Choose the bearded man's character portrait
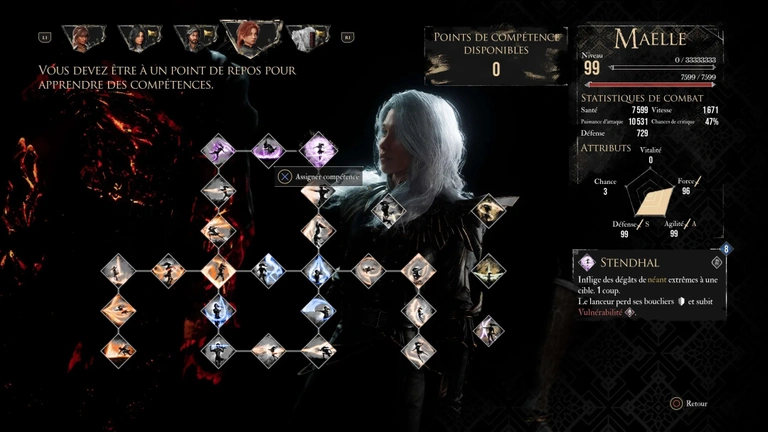This screenshot has height=432, width=768. click(193, 38)
